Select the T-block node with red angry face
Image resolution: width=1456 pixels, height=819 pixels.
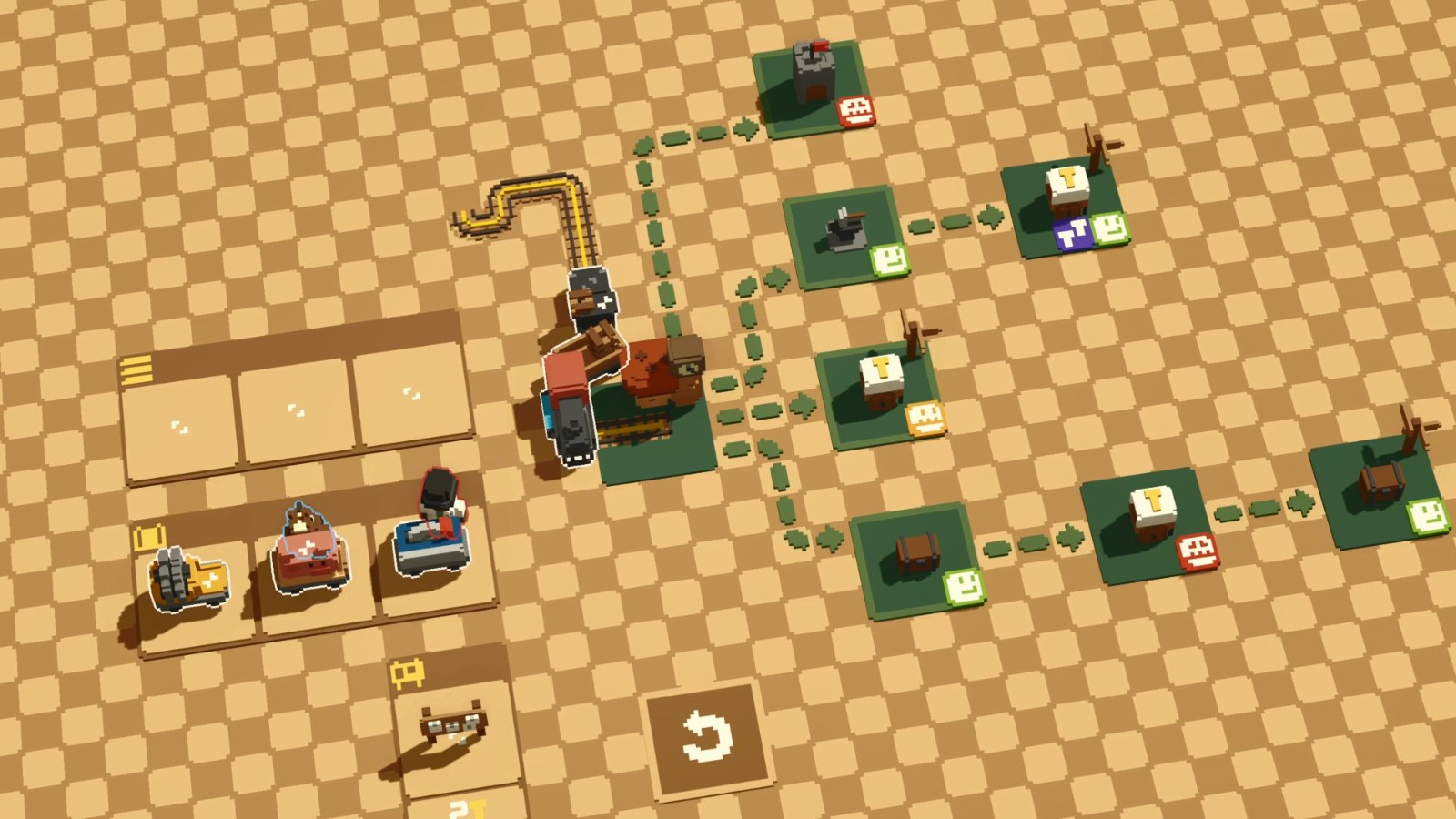(x=1150, y=523)
